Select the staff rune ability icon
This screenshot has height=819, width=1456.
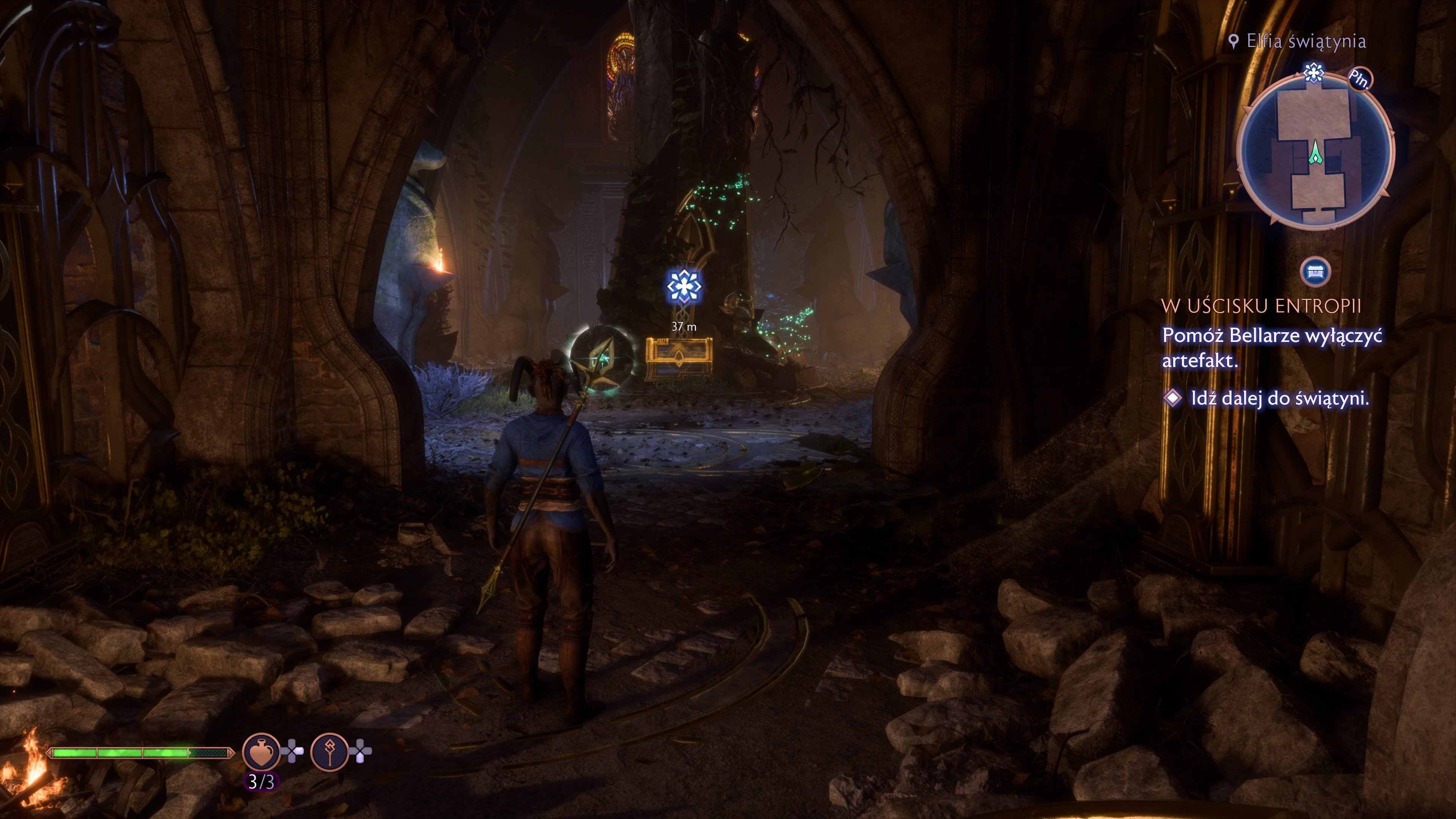(329, 752)
